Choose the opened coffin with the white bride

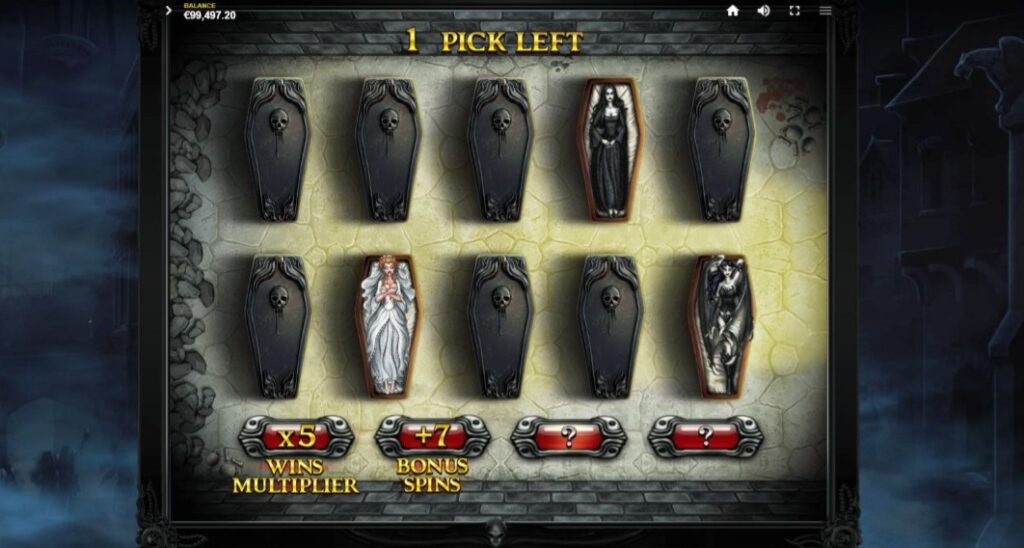pyautogui.click(x=387, y=325)
